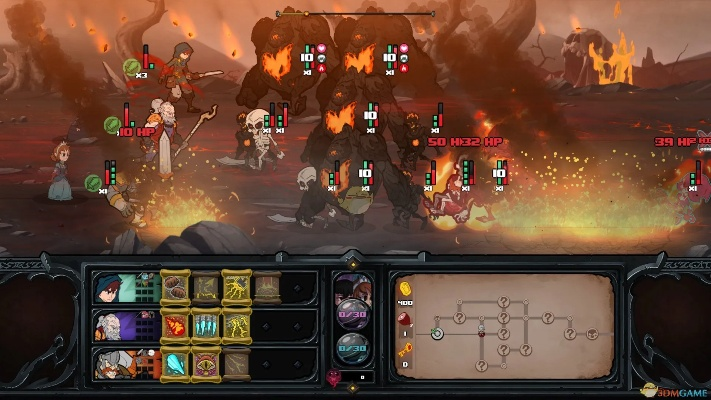The width and height of the screenshot is (711, 400).
Task: Select the circular start node on the map
Action: 437,334
